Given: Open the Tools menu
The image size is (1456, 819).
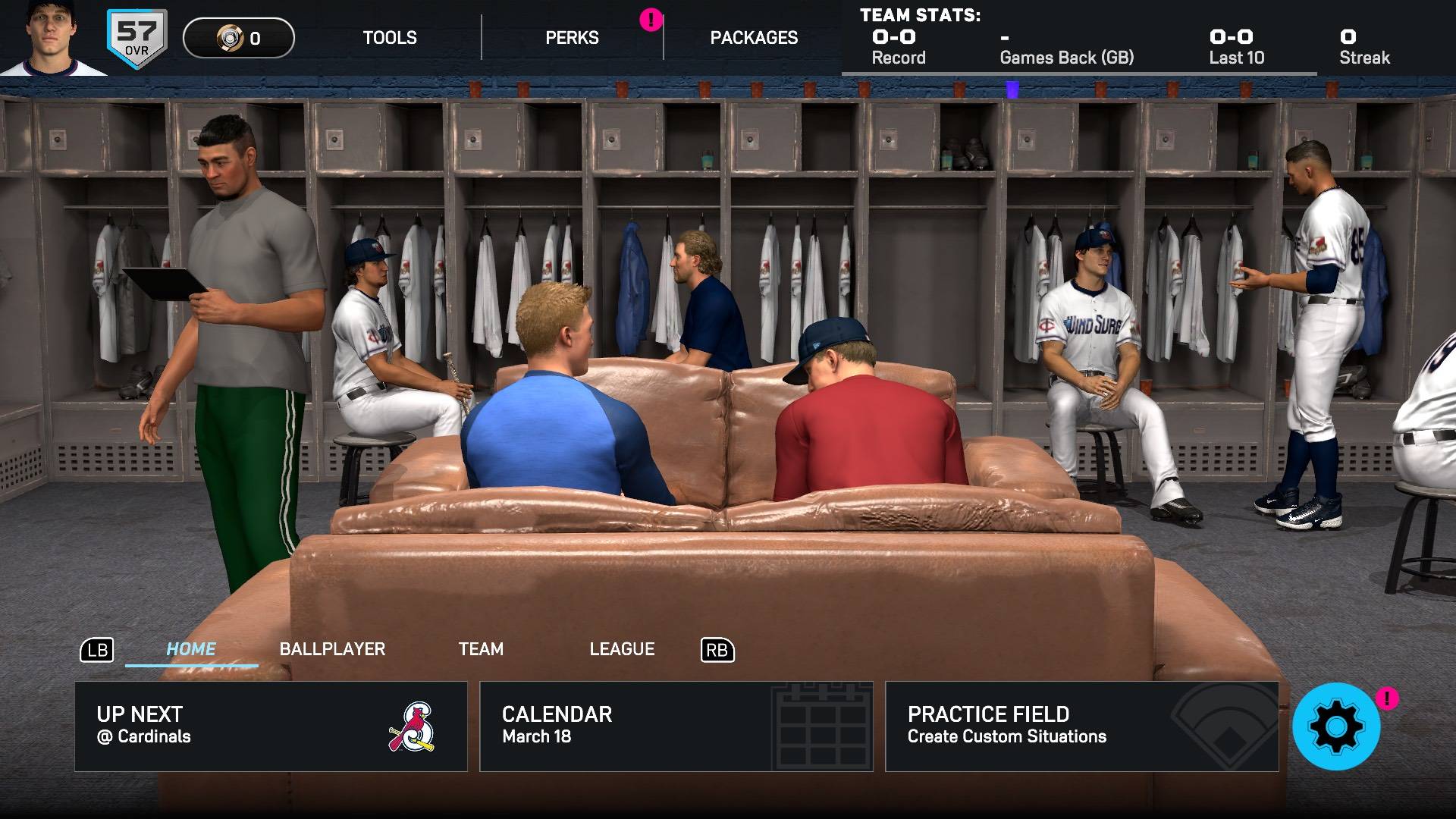Looking at the screenshot, I should 389,37.
